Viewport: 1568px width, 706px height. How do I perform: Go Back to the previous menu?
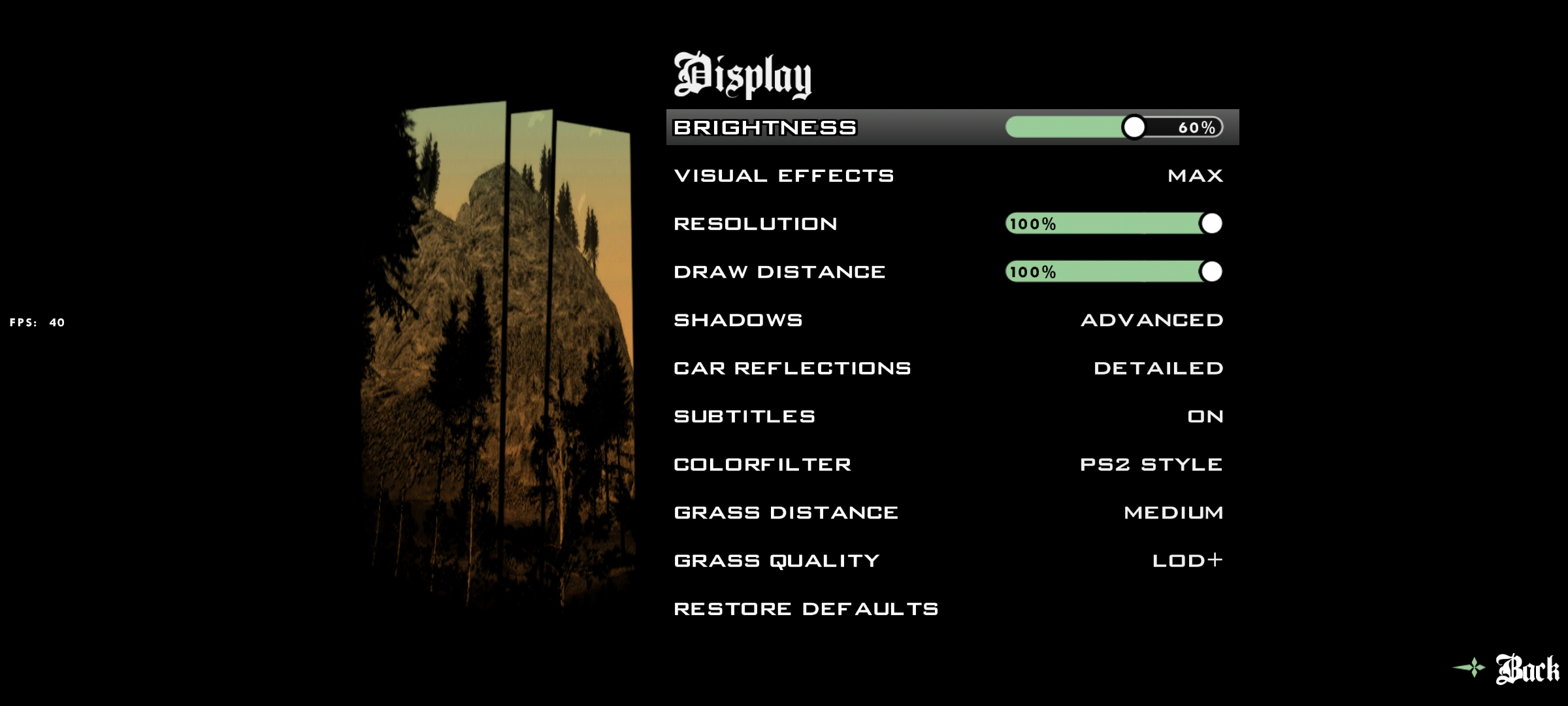tap(1526, 669)
